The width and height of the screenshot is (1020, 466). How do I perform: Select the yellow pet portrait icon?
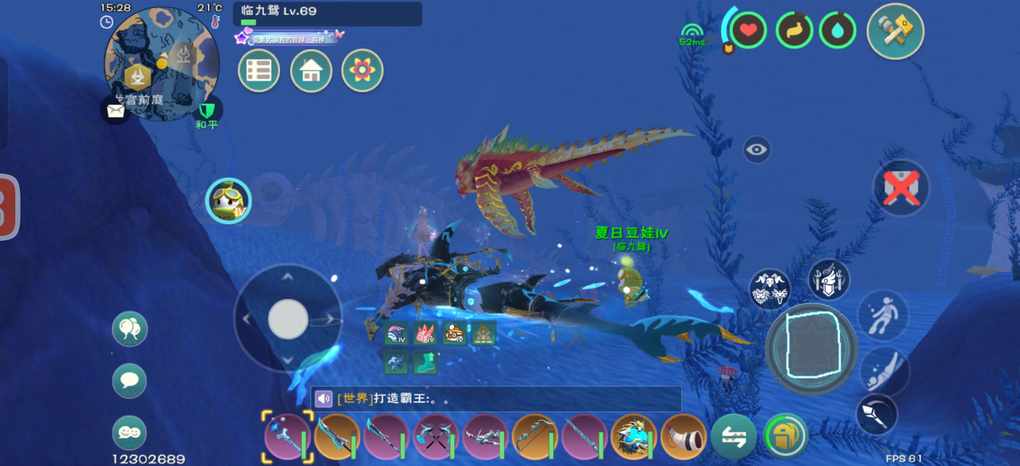point(228,201)
